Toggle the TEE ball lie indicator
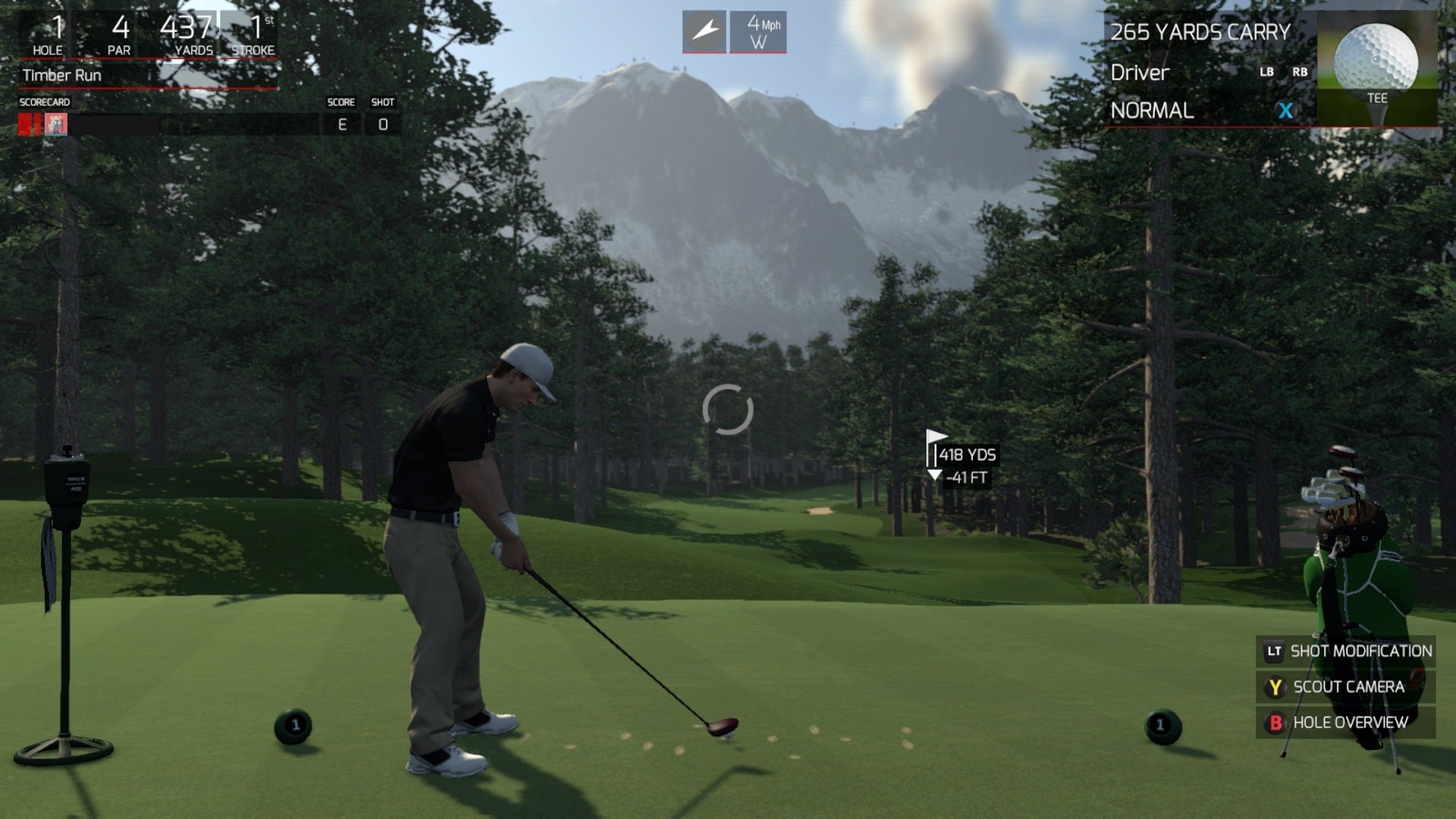 [1377, 98]
